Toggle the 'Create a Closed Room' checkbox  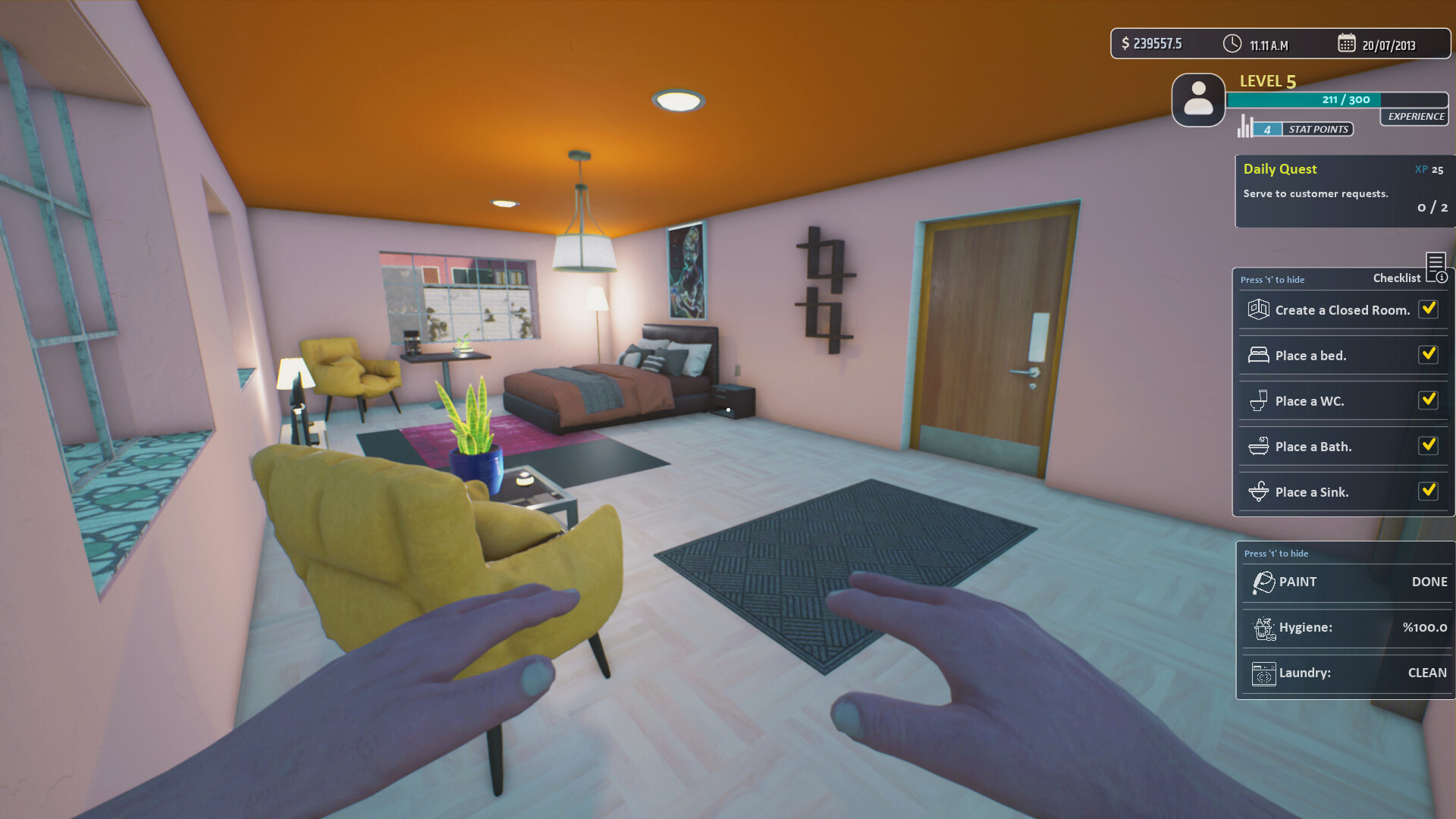pyautogui.click(x=1429, y=309)
